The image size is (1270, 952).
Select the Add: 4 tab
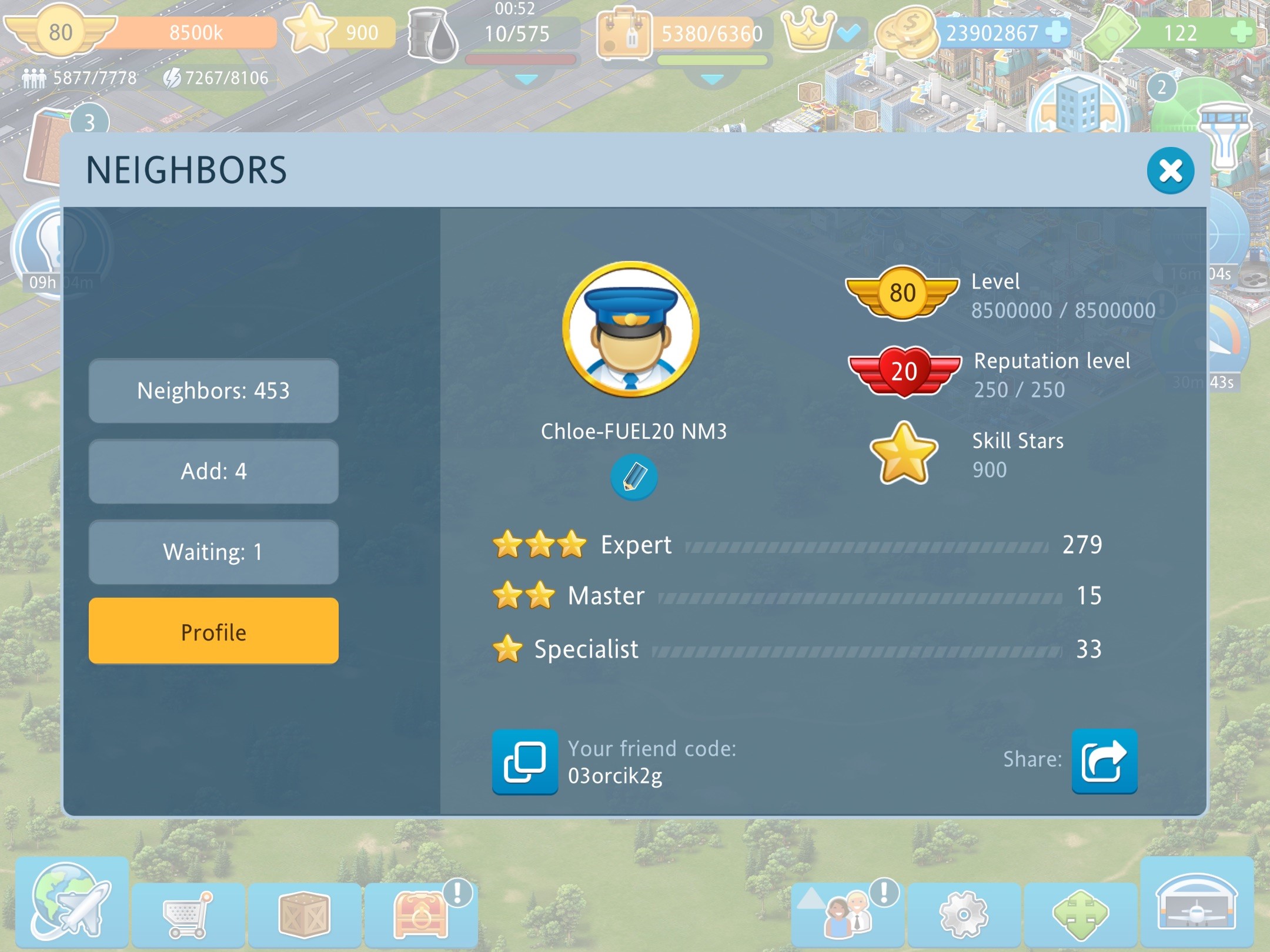pos(213,471)
